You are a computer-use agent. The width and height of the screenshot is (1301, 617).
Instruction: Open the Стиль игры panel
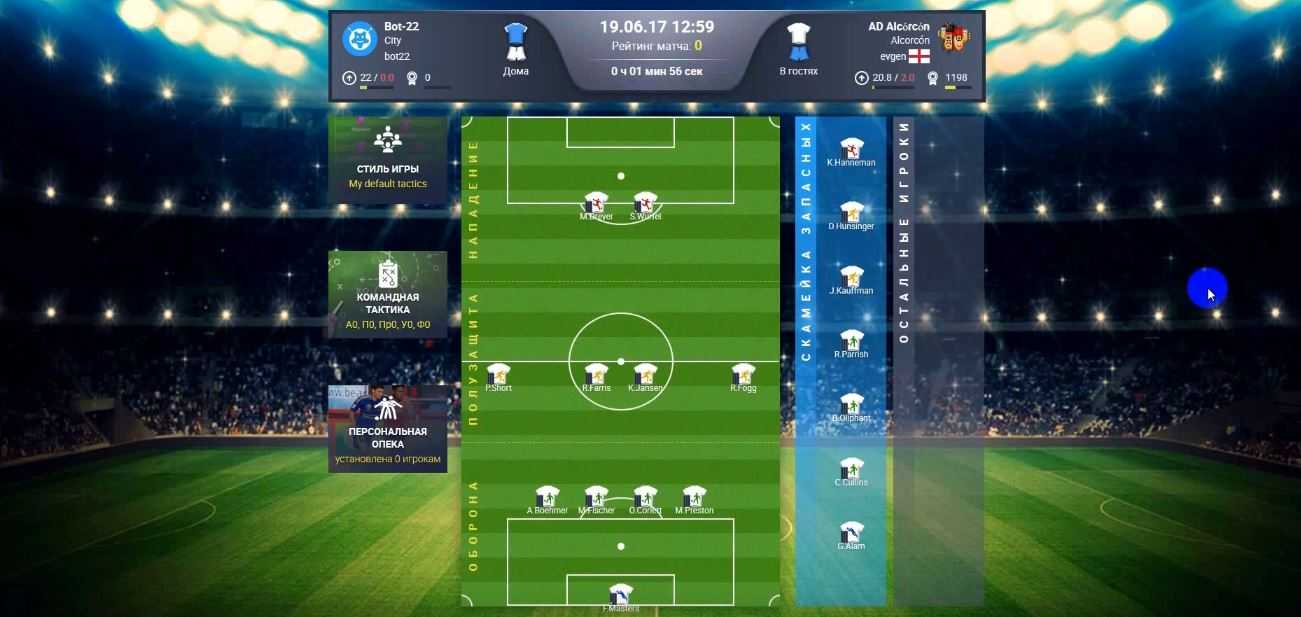387,158
